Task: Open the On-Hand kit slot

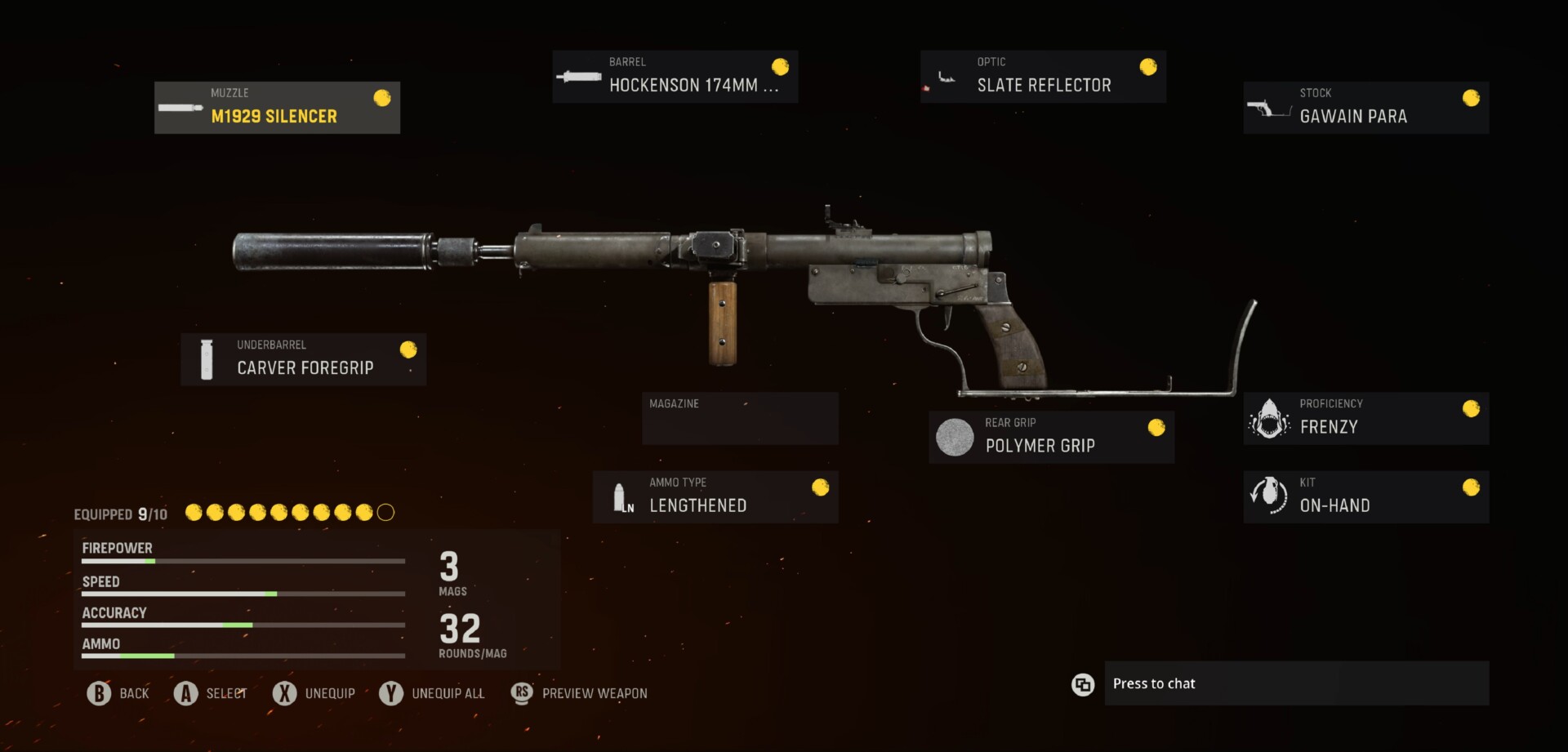Action: click(x=1365, y=496)
